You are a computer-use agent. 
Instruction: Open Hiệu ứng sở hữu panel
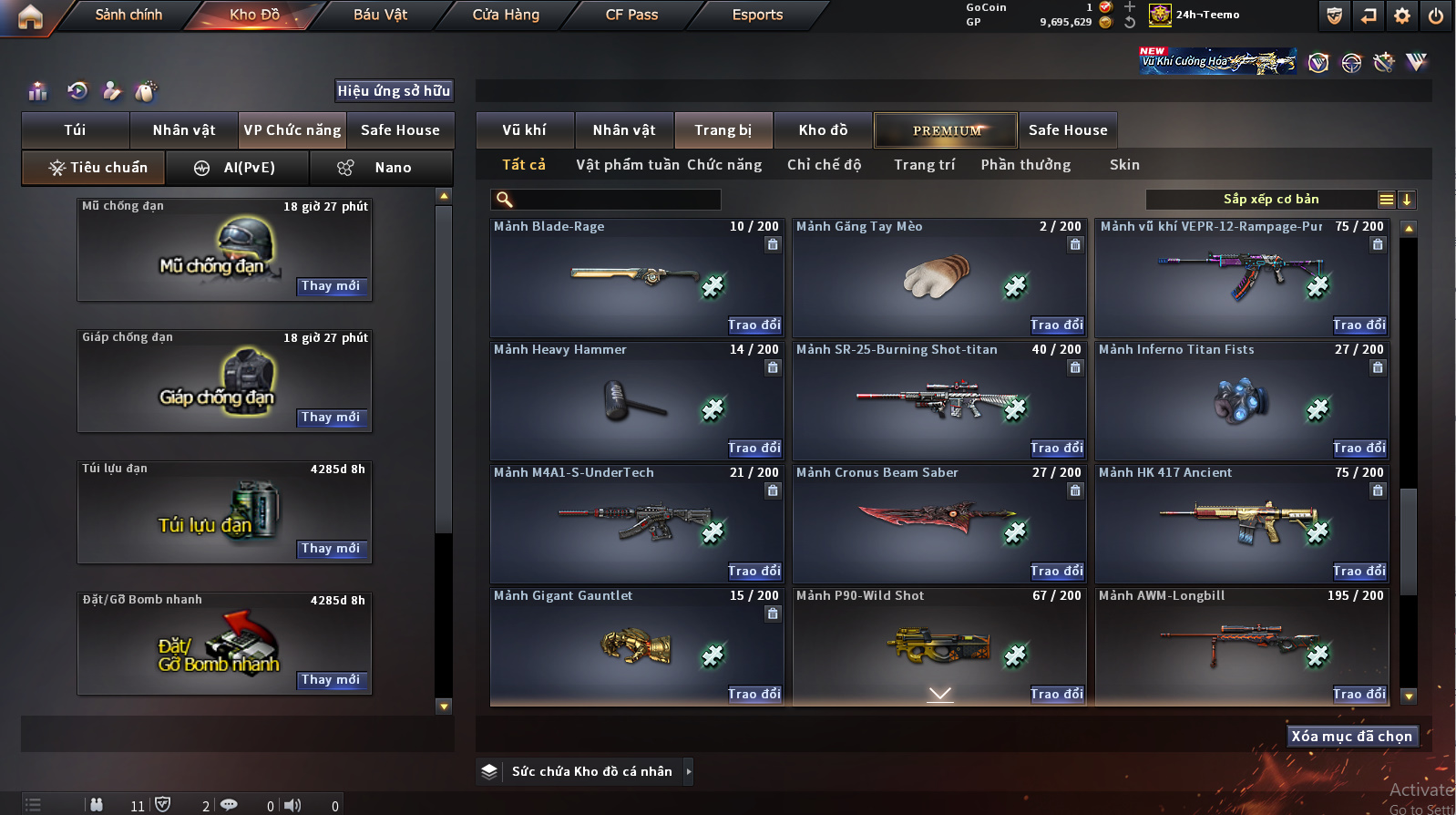[394, 91]
